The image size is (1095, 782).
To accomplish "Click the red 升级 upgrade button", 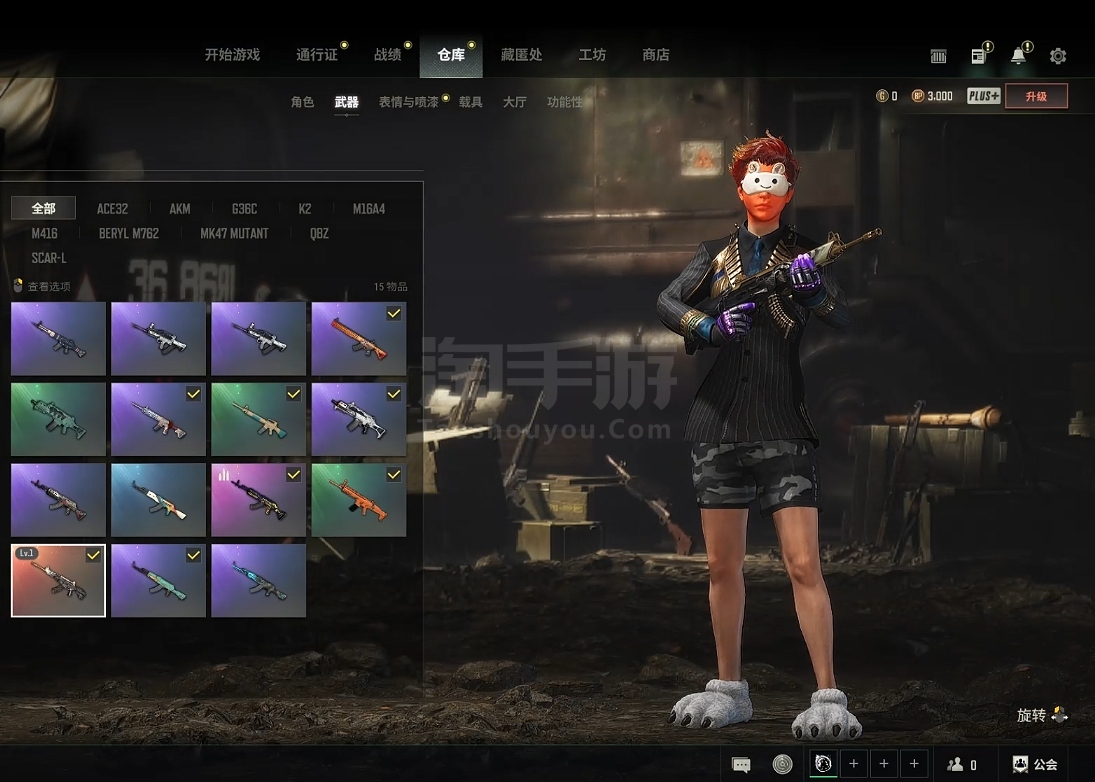I will [x=1036, y=96].
